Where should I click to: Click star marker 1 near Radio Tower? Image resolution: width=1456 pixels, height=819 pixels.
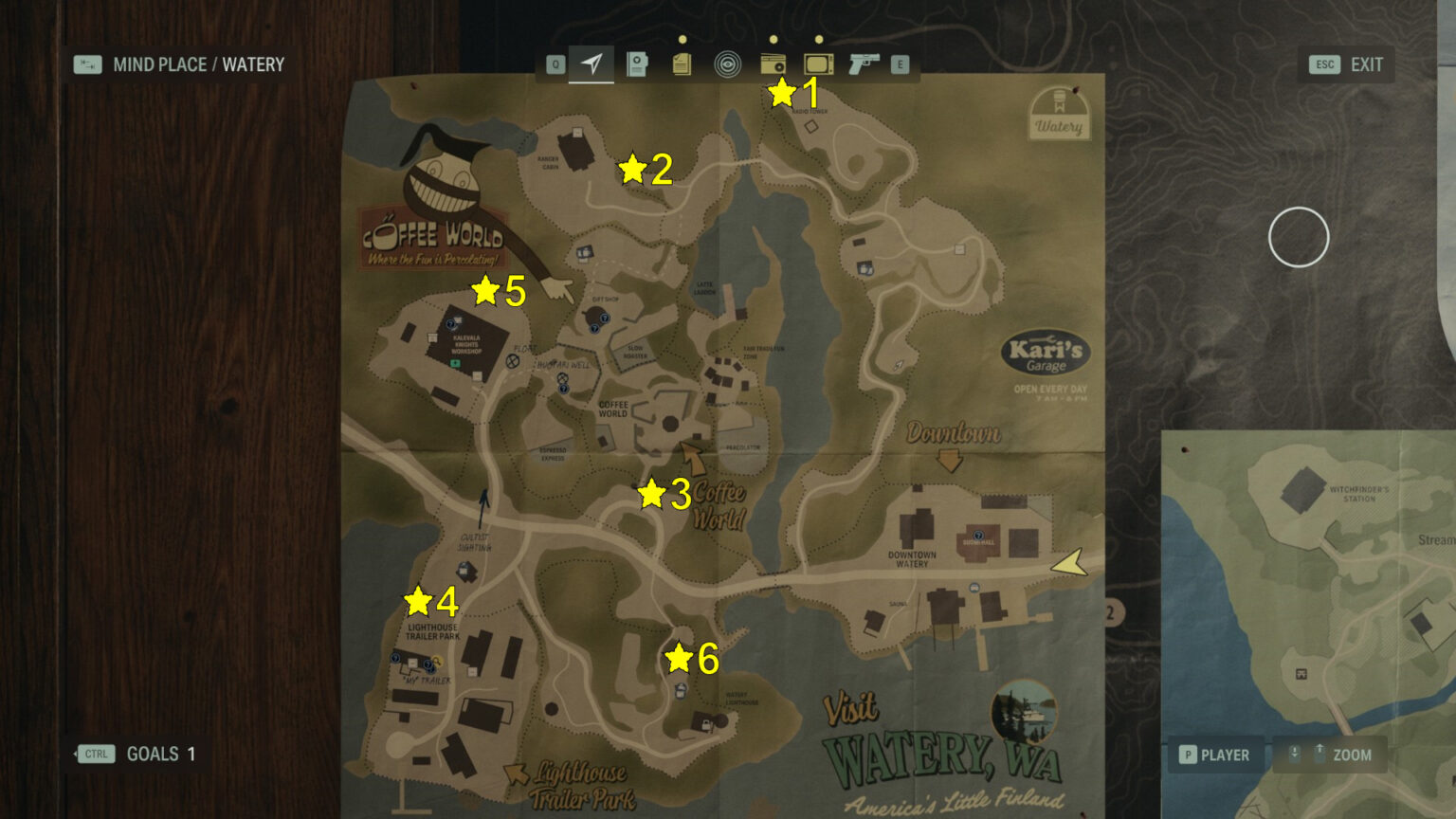click(x=782, y=93)
